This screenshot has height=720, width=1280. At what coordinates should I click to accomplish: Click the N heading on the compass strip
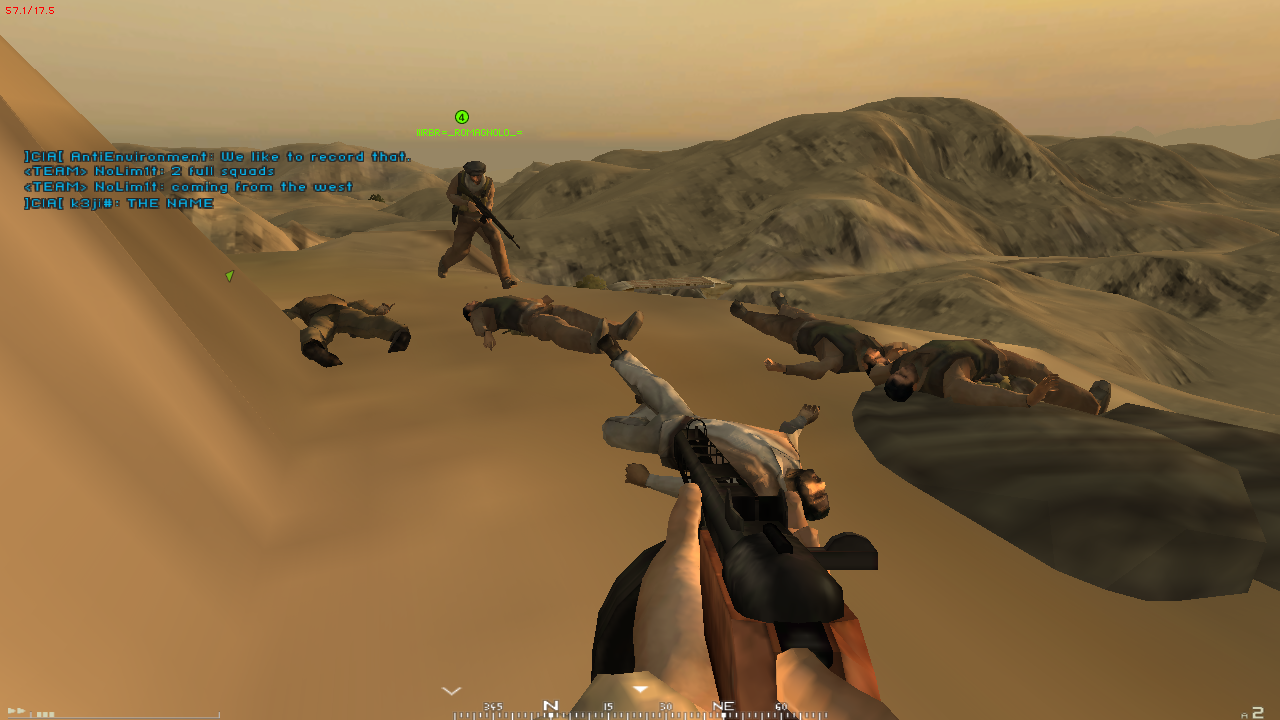click(550, 706)
